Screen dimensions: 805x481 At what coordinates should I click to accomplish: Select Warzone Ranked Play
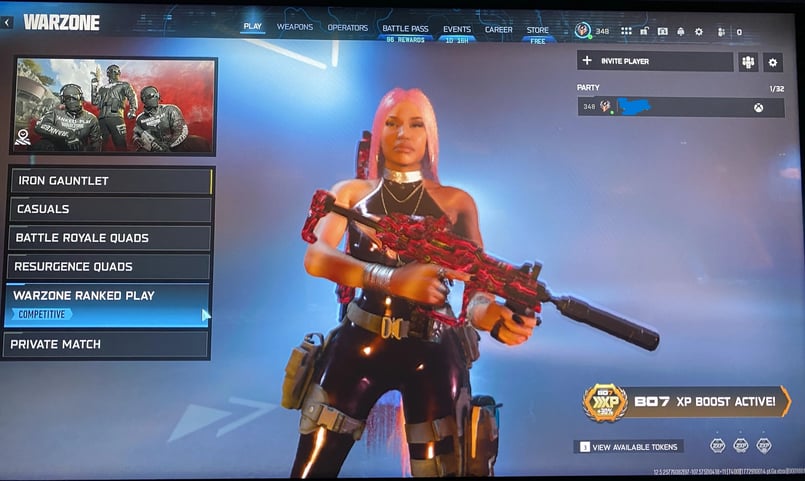point(106,304)
